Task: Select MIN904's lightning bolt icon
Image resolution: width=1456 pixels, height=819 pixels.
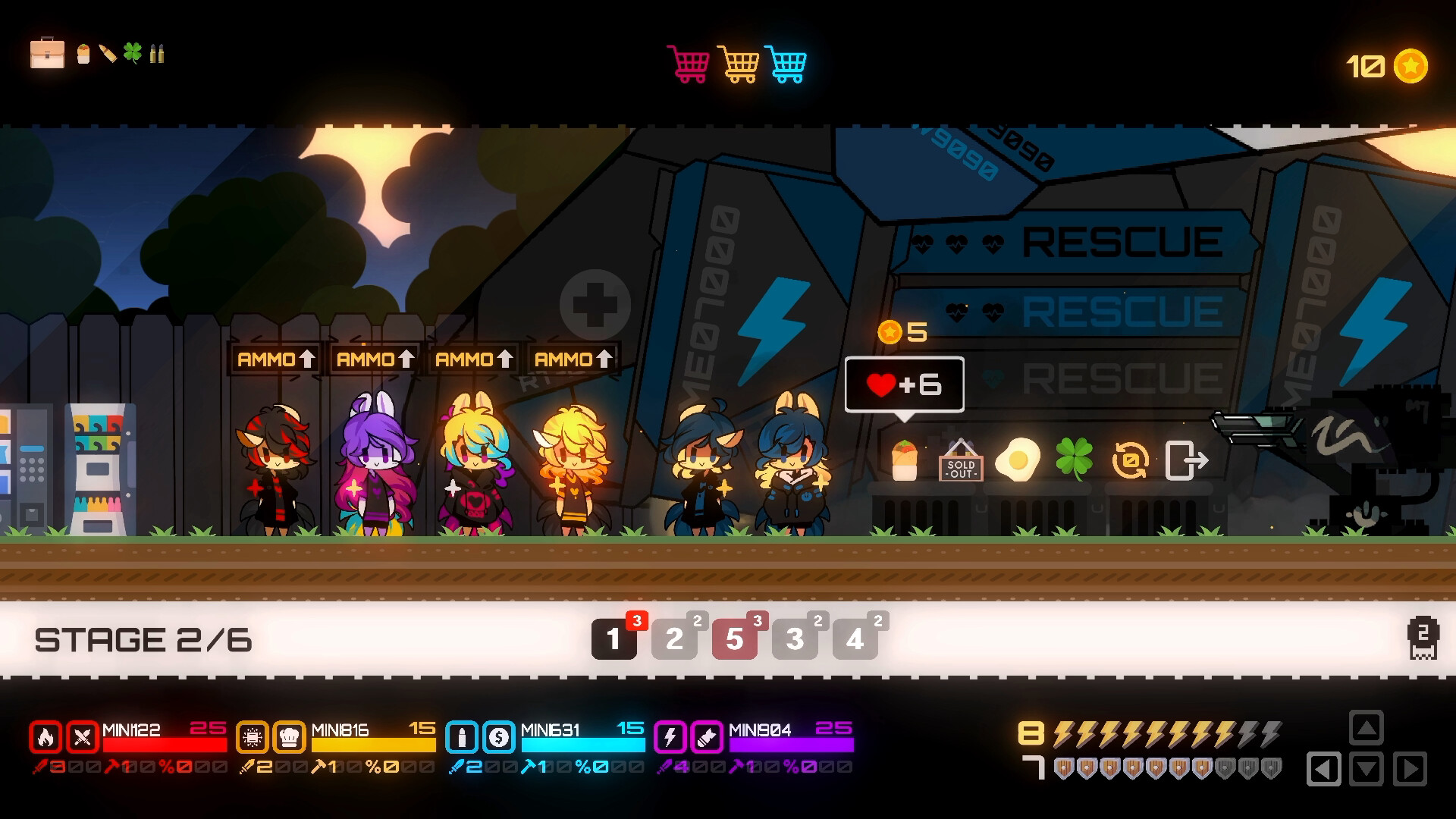Action: (670, 737)
